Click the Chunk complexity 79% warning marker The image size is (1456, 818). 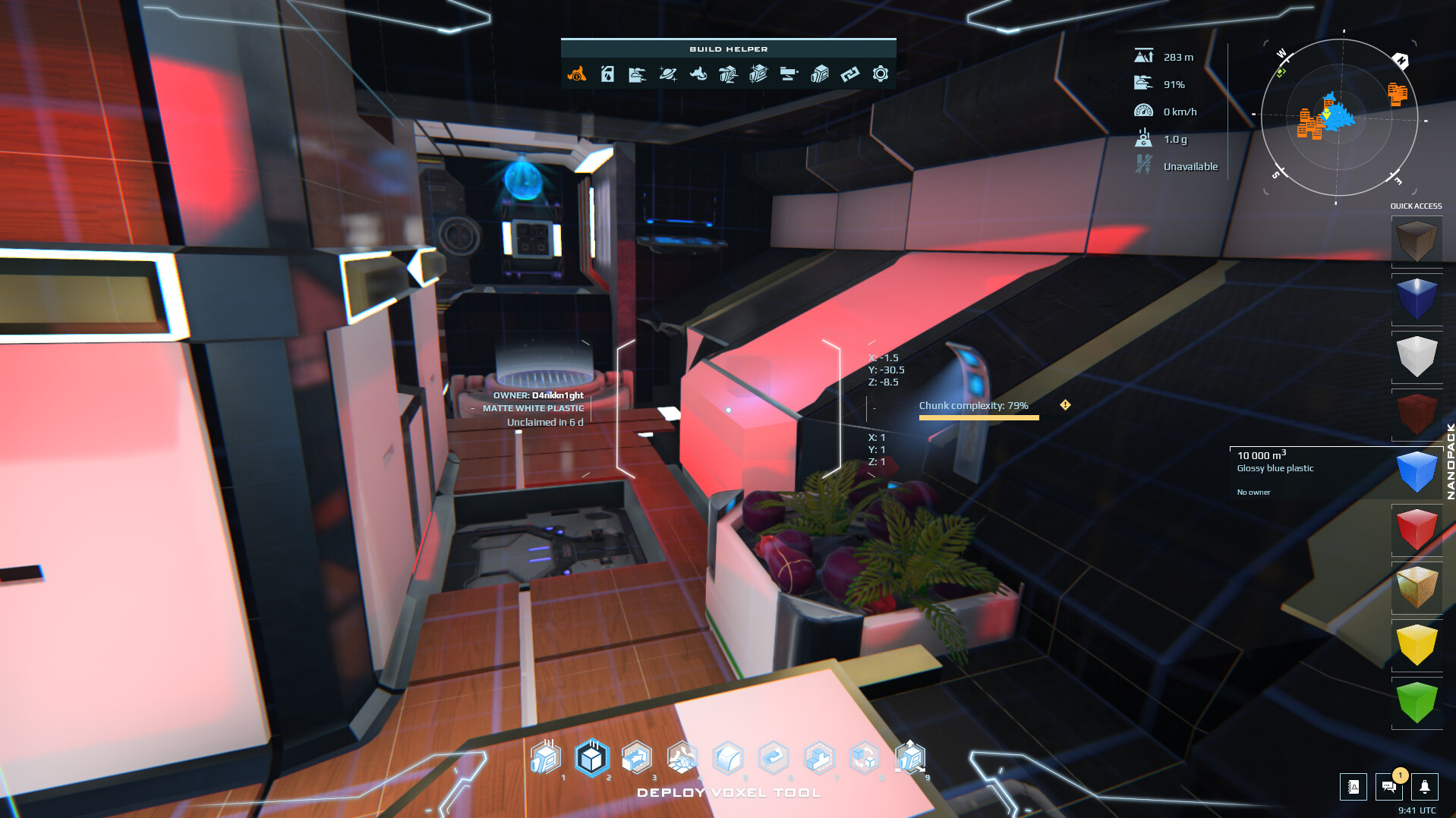tap(1066, 405)
